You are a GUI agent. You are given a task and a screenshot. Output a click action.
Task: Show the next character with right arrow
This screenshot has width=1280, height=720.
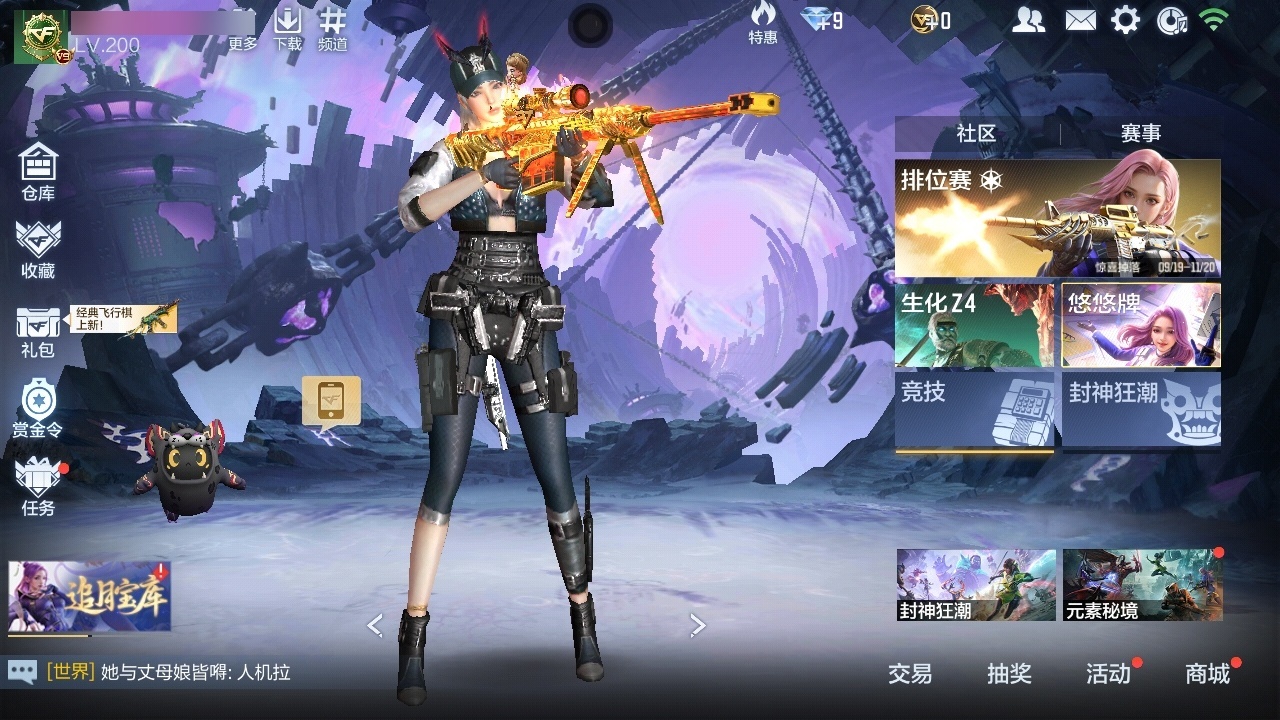click(698, 625)
